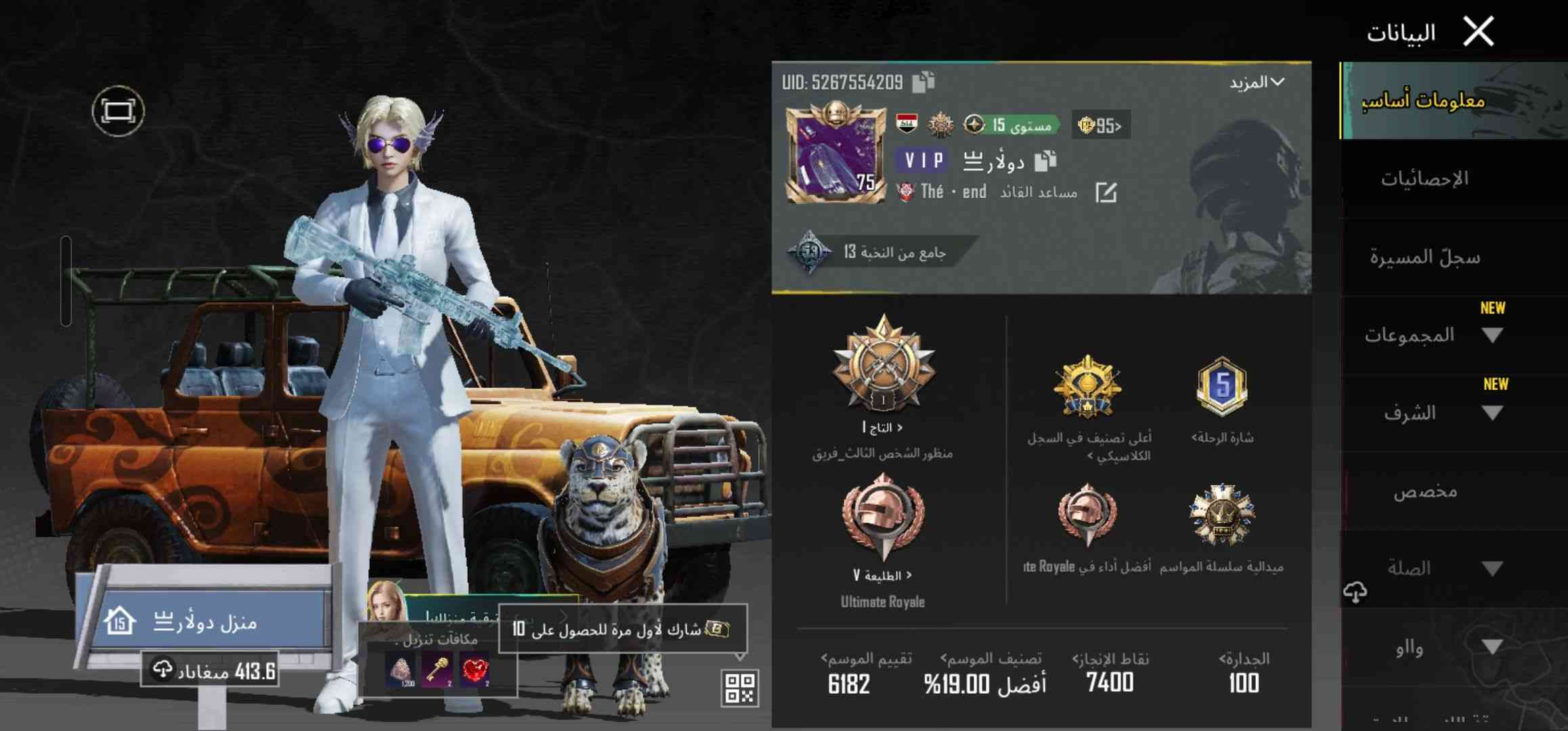Viewport: 1568px width, 731px height.
Task: Open the جامع من النخبة collector title banner
Action: click(x=880, y=252)
